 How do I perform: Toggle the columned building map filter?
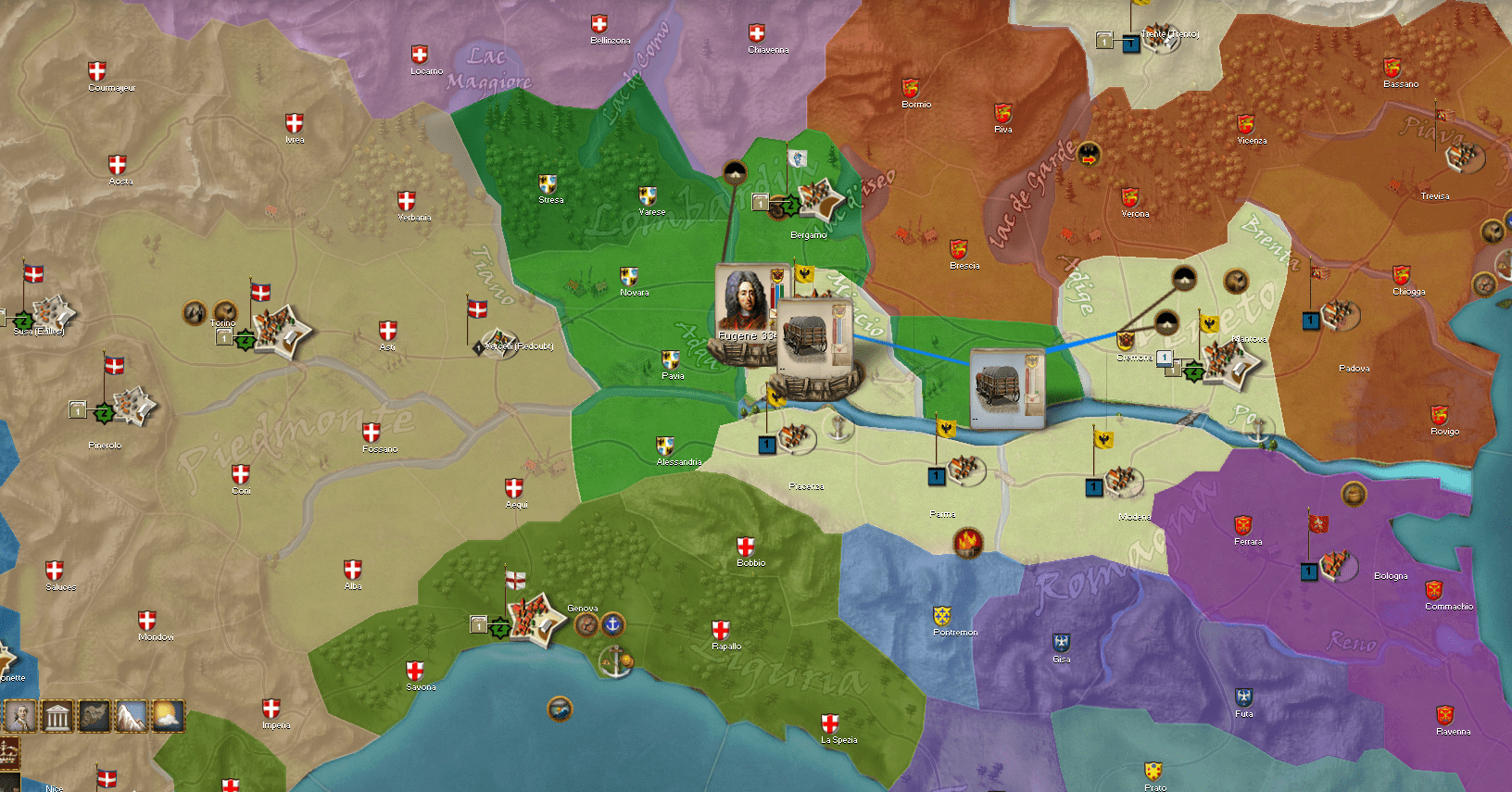57,716
